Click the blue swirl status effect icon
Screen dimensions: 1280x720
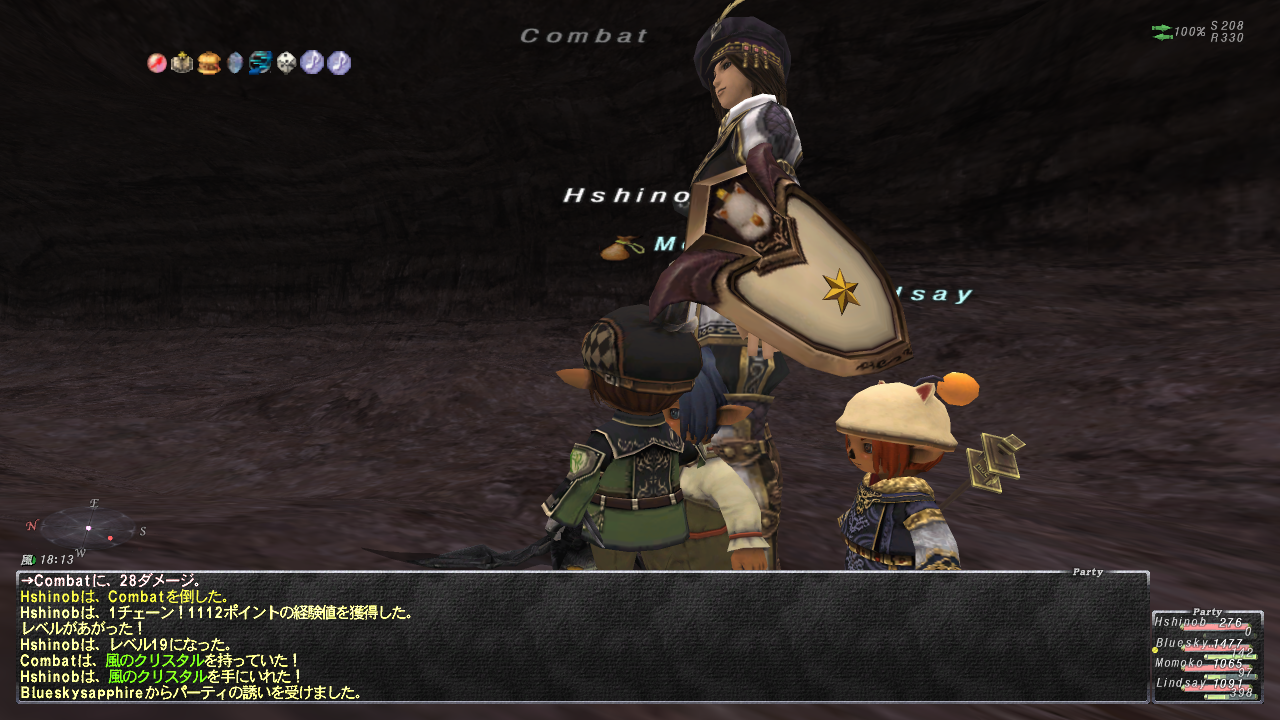click(x=261, y=63)
